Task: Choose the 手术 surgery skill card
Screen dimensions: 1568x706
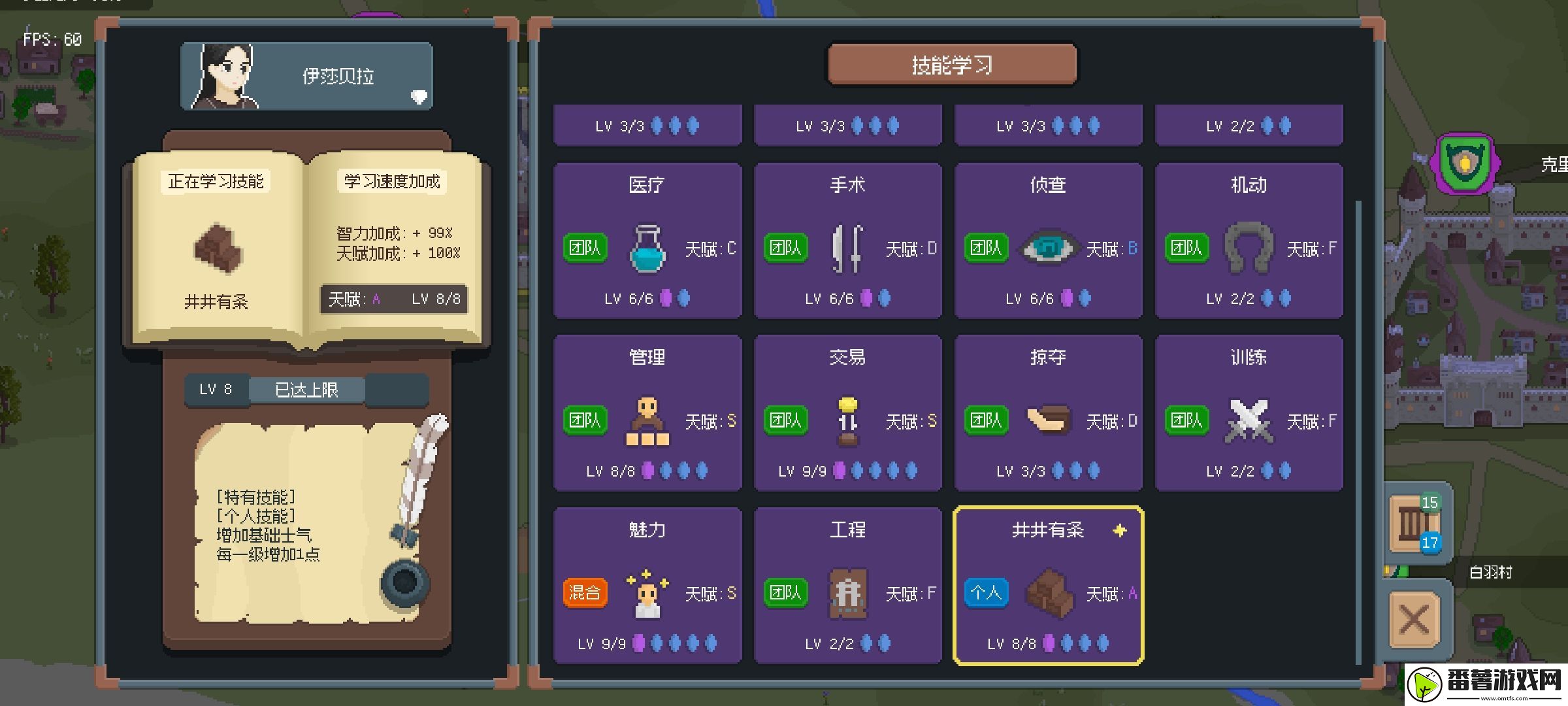Action: point(847,241)
